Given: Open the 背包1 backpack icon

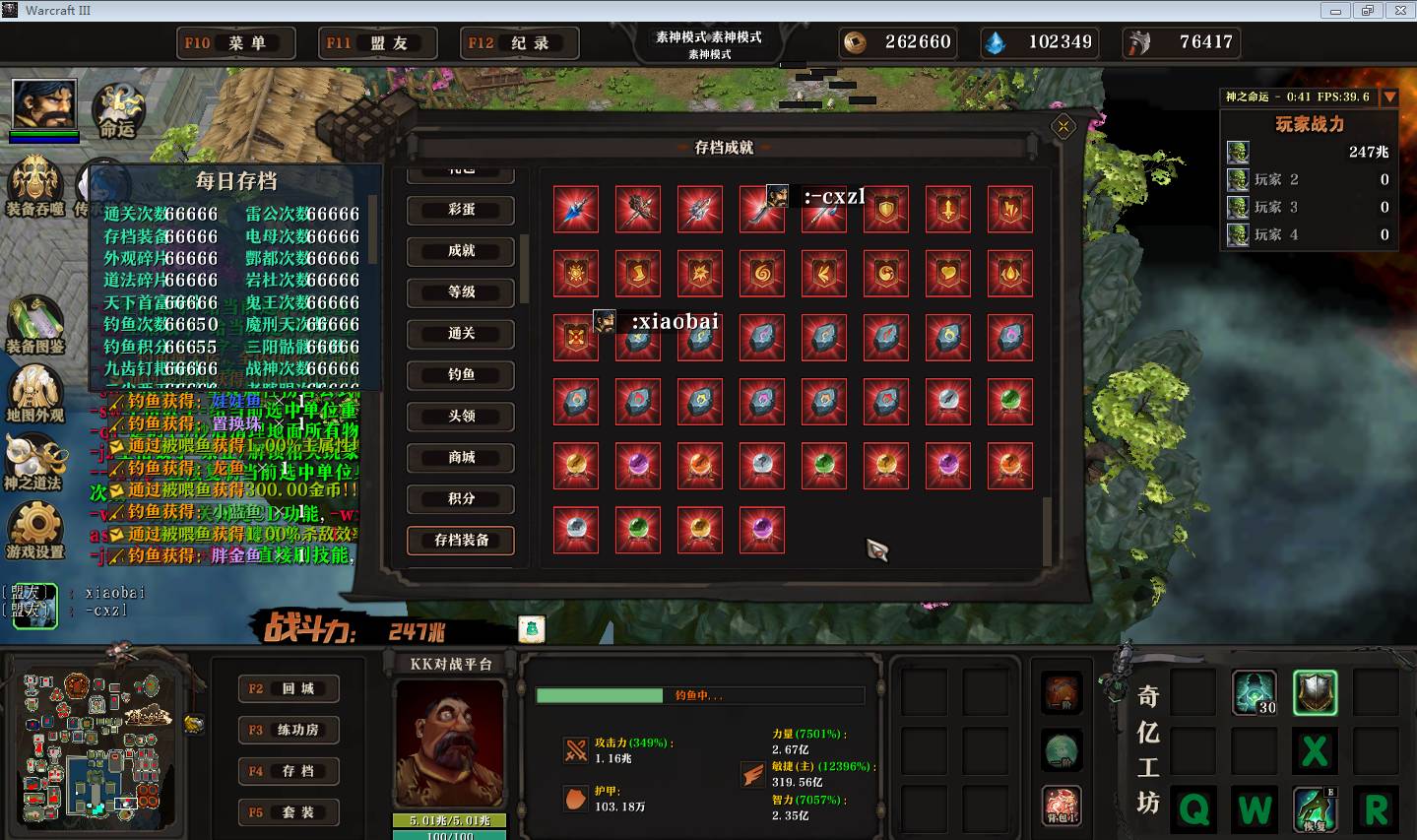Looking at the screenshot, I should tap(1062, 806).
